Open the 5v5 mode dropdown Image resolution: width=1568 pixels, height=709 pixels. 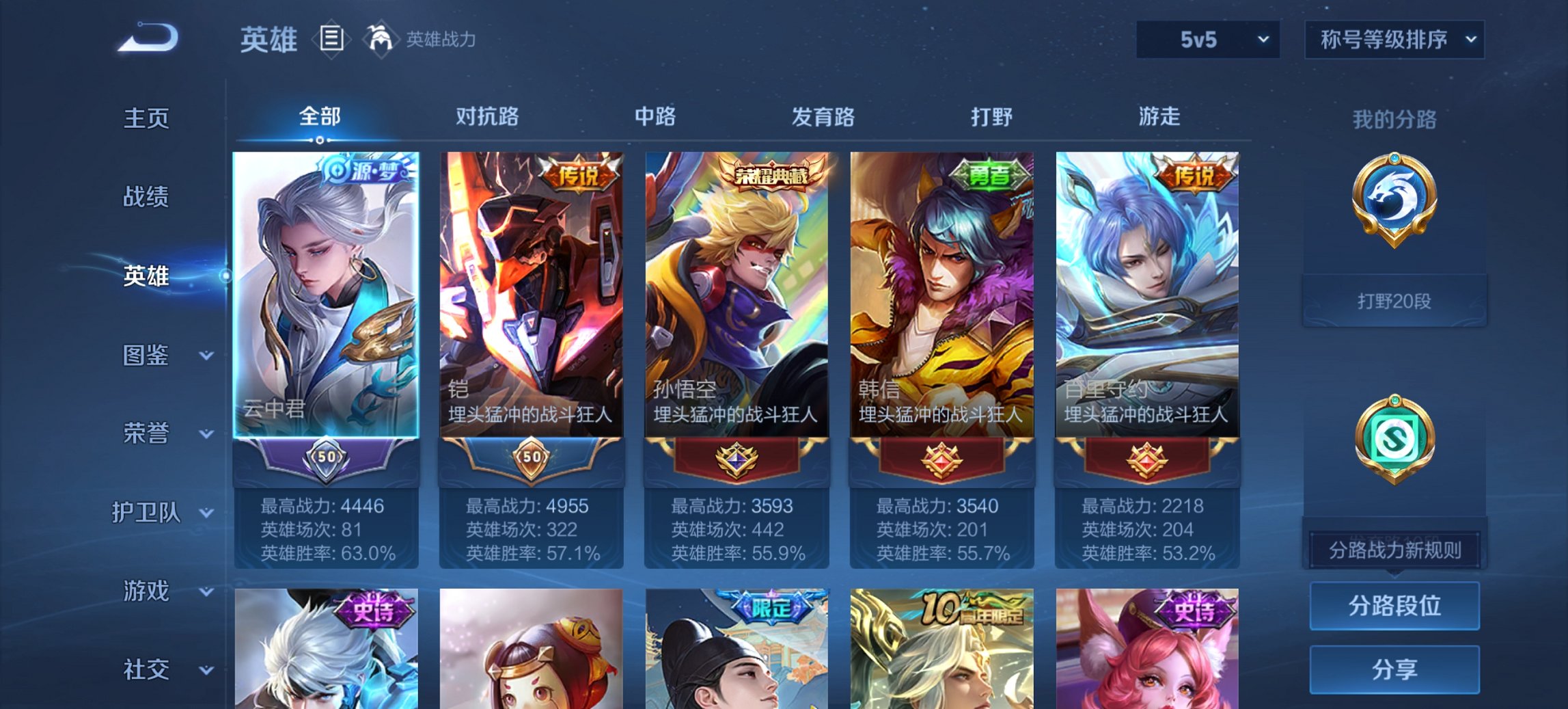point(1207,39)
